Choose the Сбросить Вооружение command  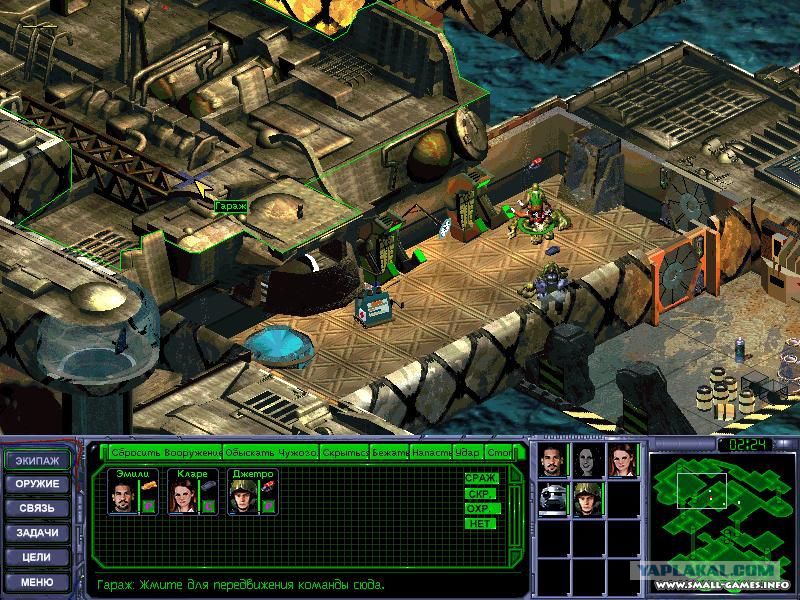[165, 453]
